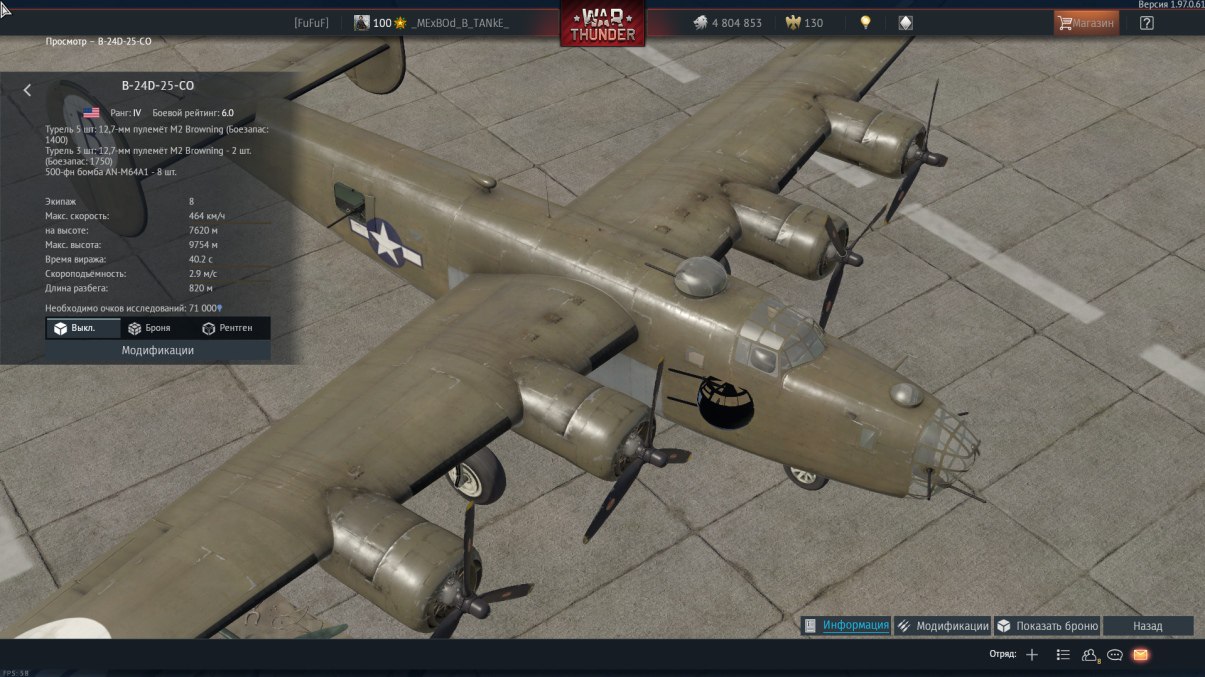This screenshot has width=1205, height=677.
Task: Select the Выкл. armor view mode
Action: click(83, 328)
